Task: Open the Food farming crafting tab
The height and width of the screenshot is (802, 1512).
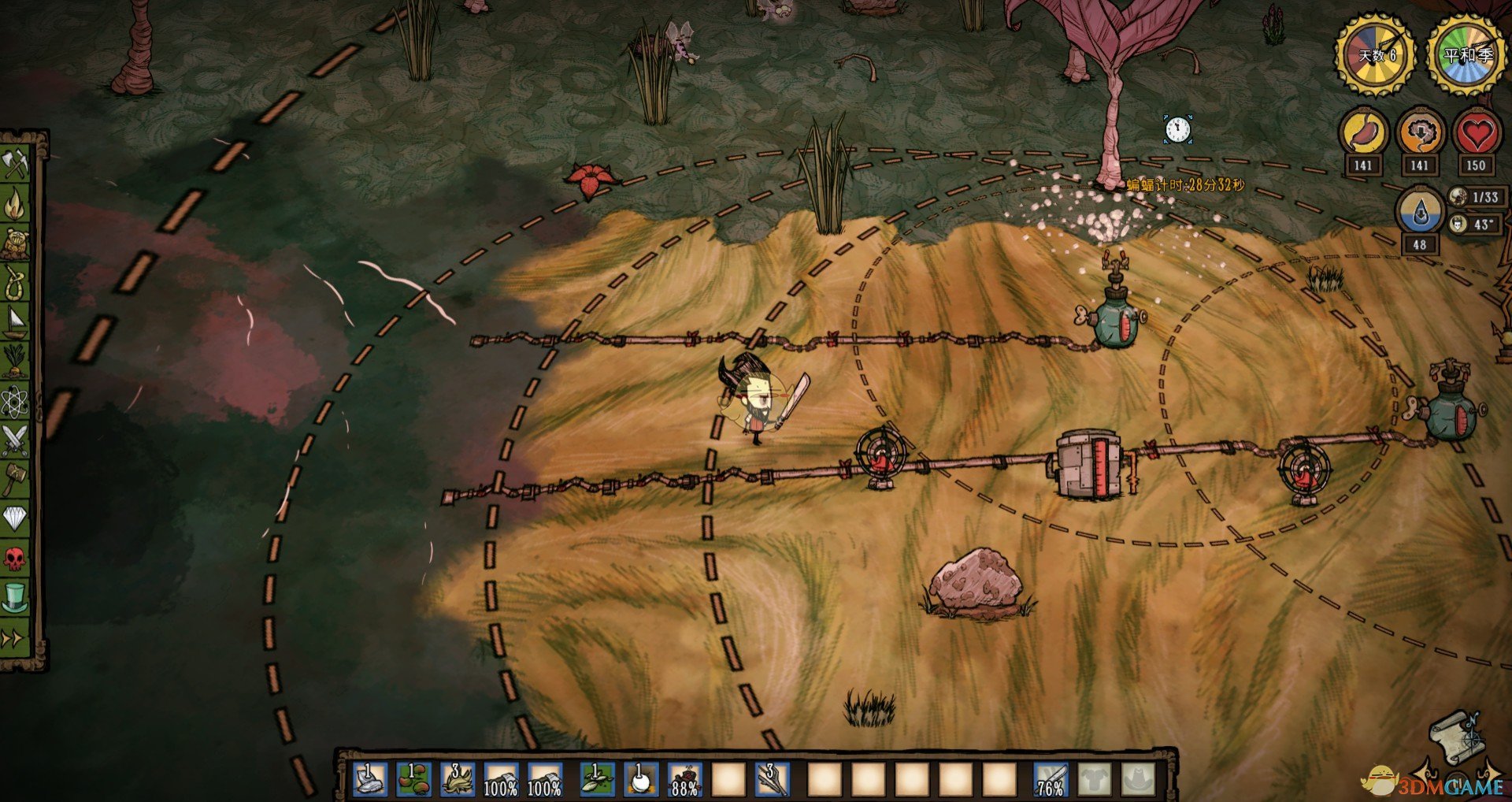Action: 15,361
